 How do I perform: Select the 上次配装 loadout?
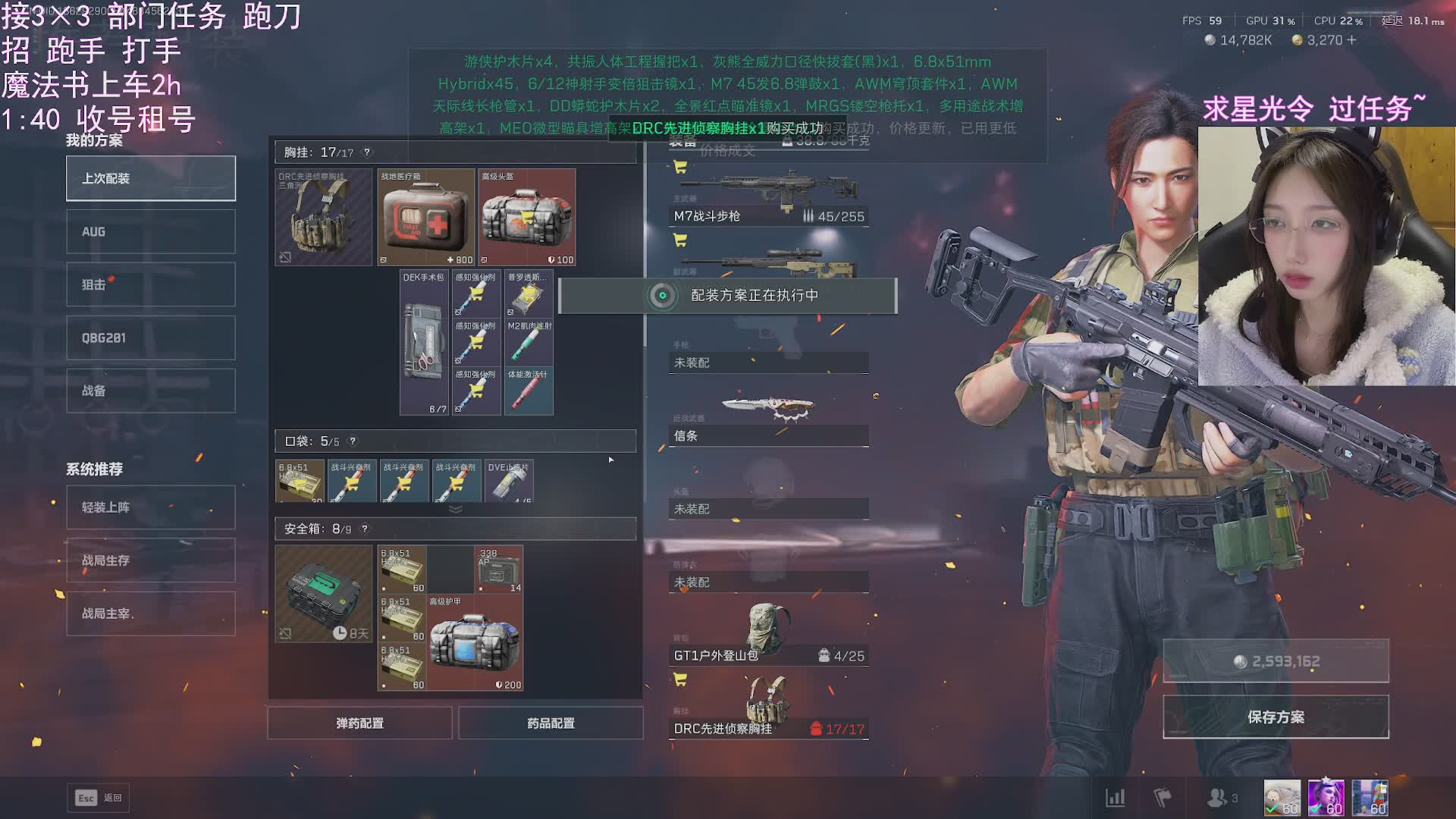coord(150,178)
